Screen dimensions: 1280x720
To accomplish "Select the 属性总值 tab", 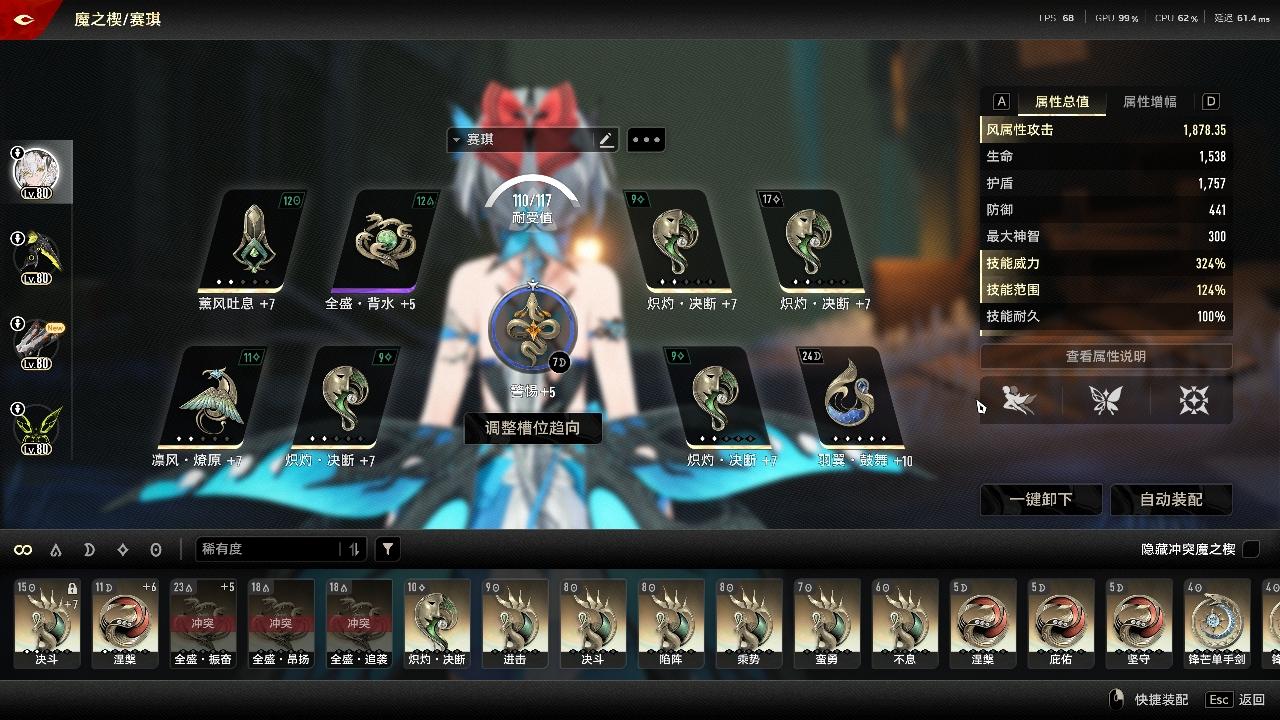I will [1061, 102].
